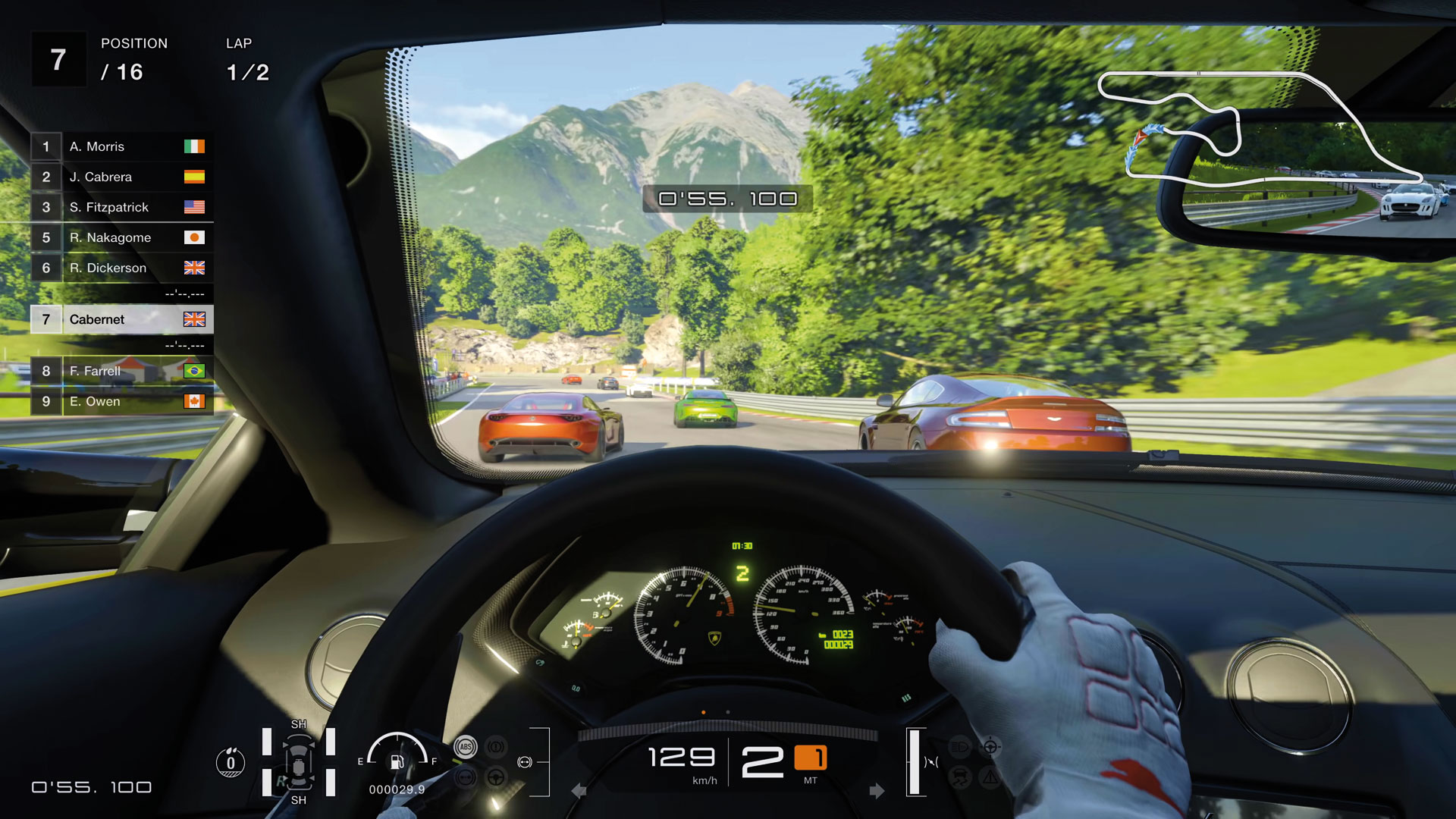Select A. Morris in the standings list
The image size is (1456, 819).
point(121,146)
